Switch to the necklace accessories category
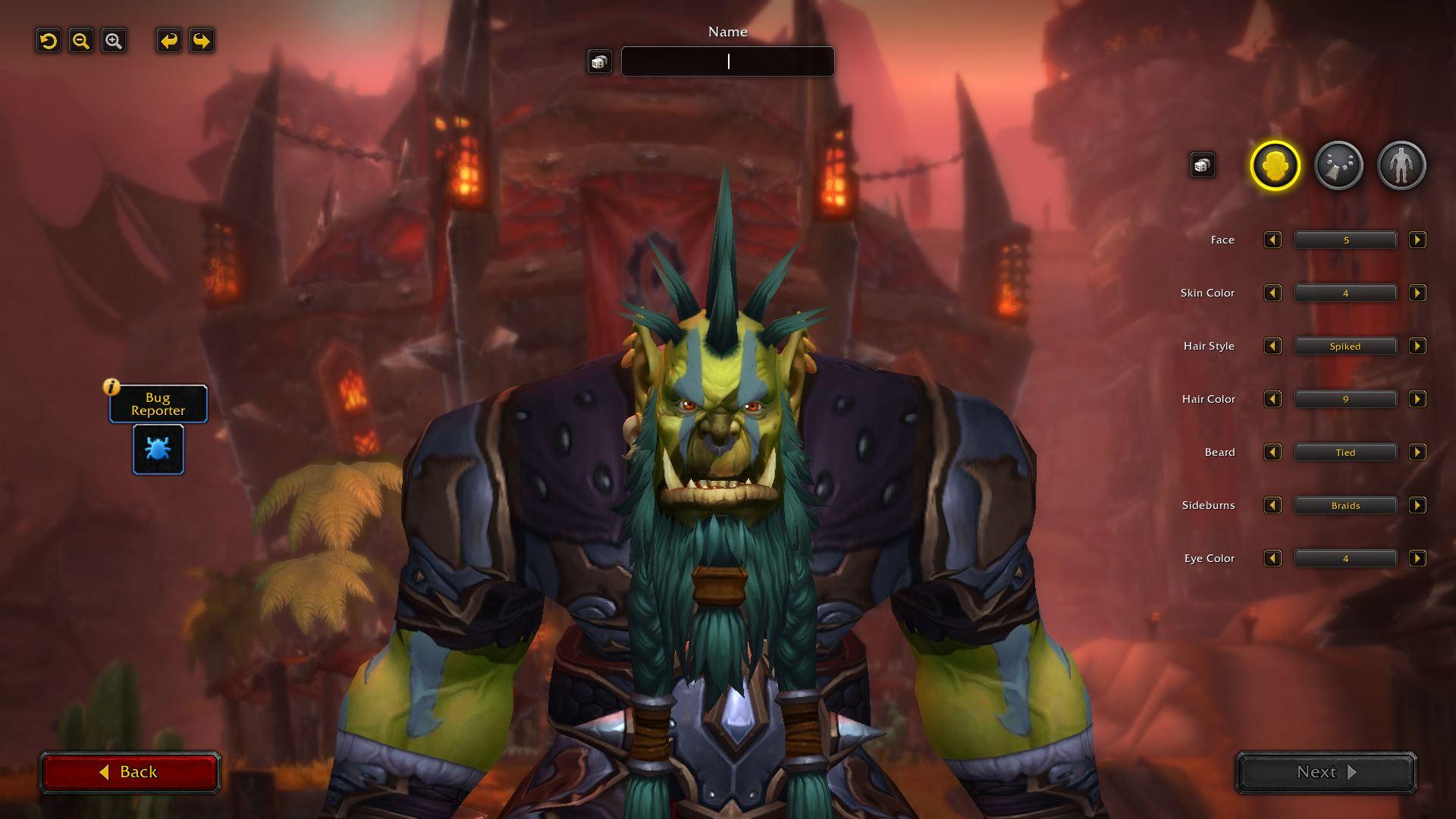This screenshot has height=819, width=1456. pyautogui.click(x=1338, y=165)
